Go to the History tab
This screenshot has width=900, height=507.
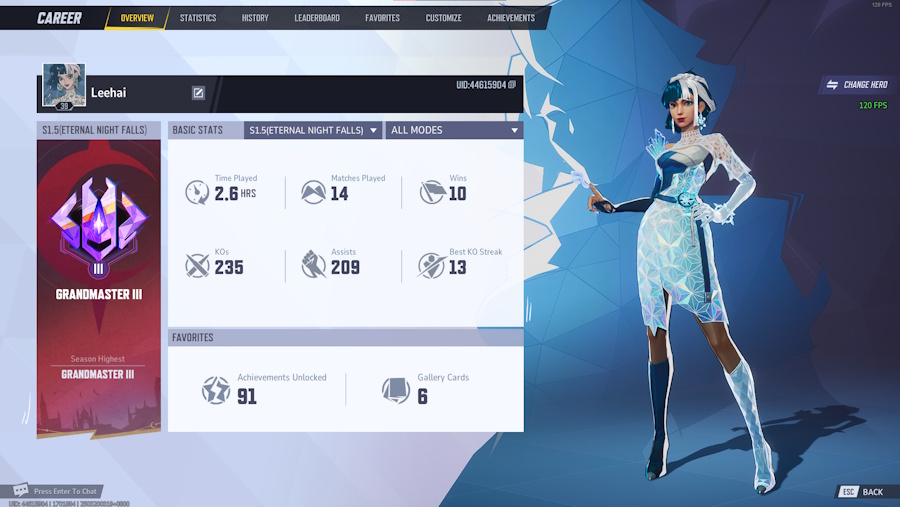(255, 18)
